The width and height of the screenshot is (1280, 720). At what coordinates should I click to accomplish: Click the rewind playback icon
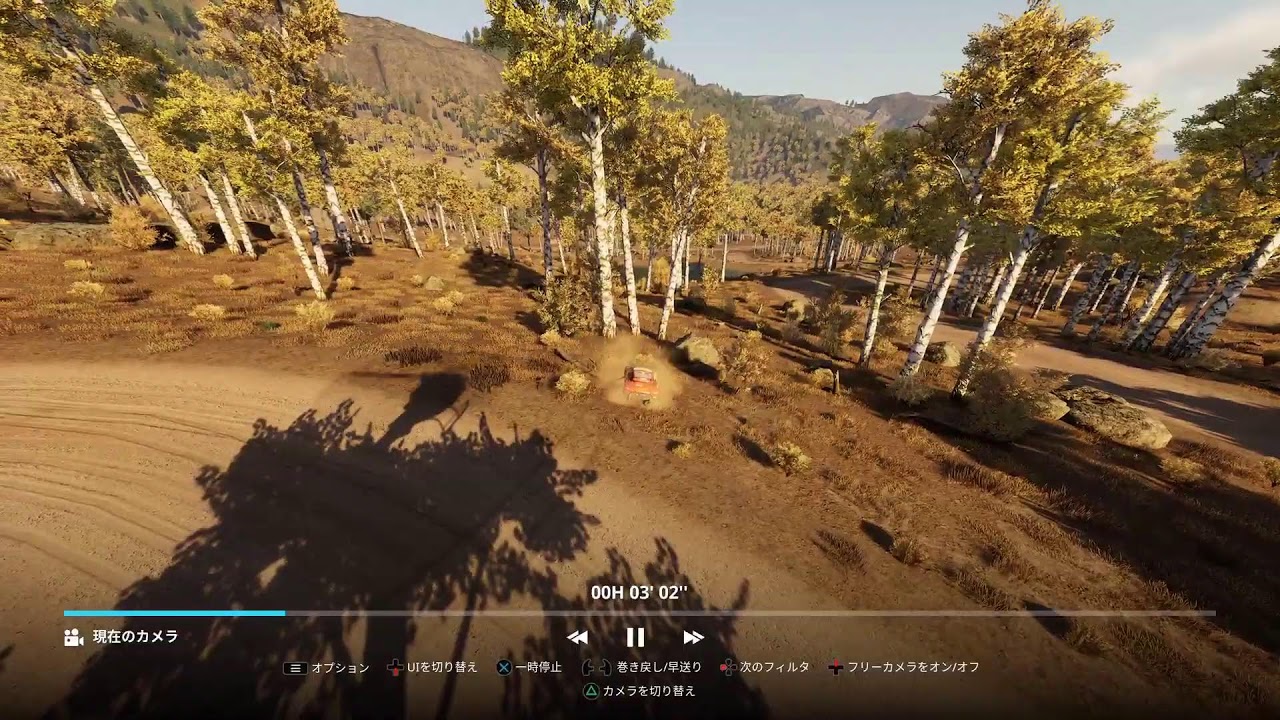(x=576, y=637)
